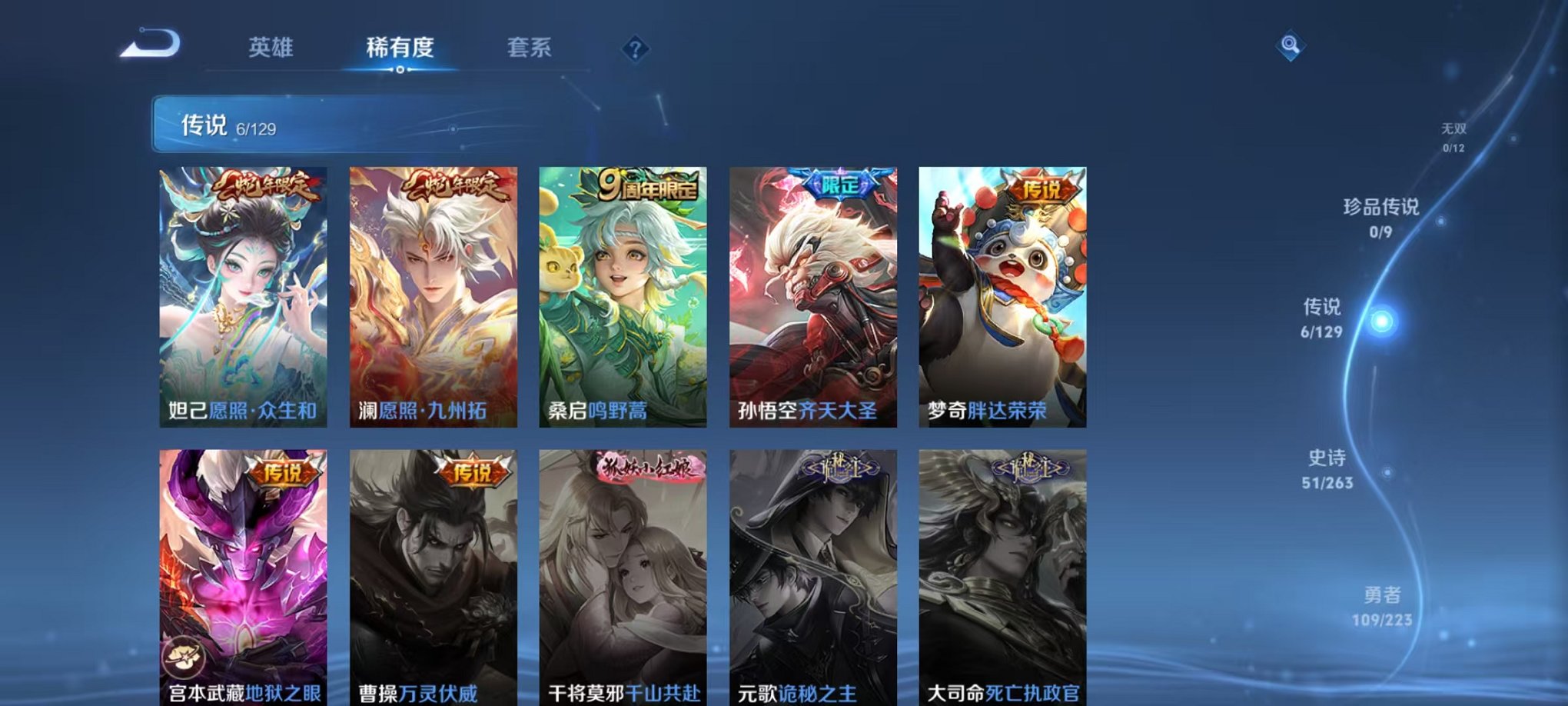
Task: Select the 稀有度 tab
Action: point(400,46)
